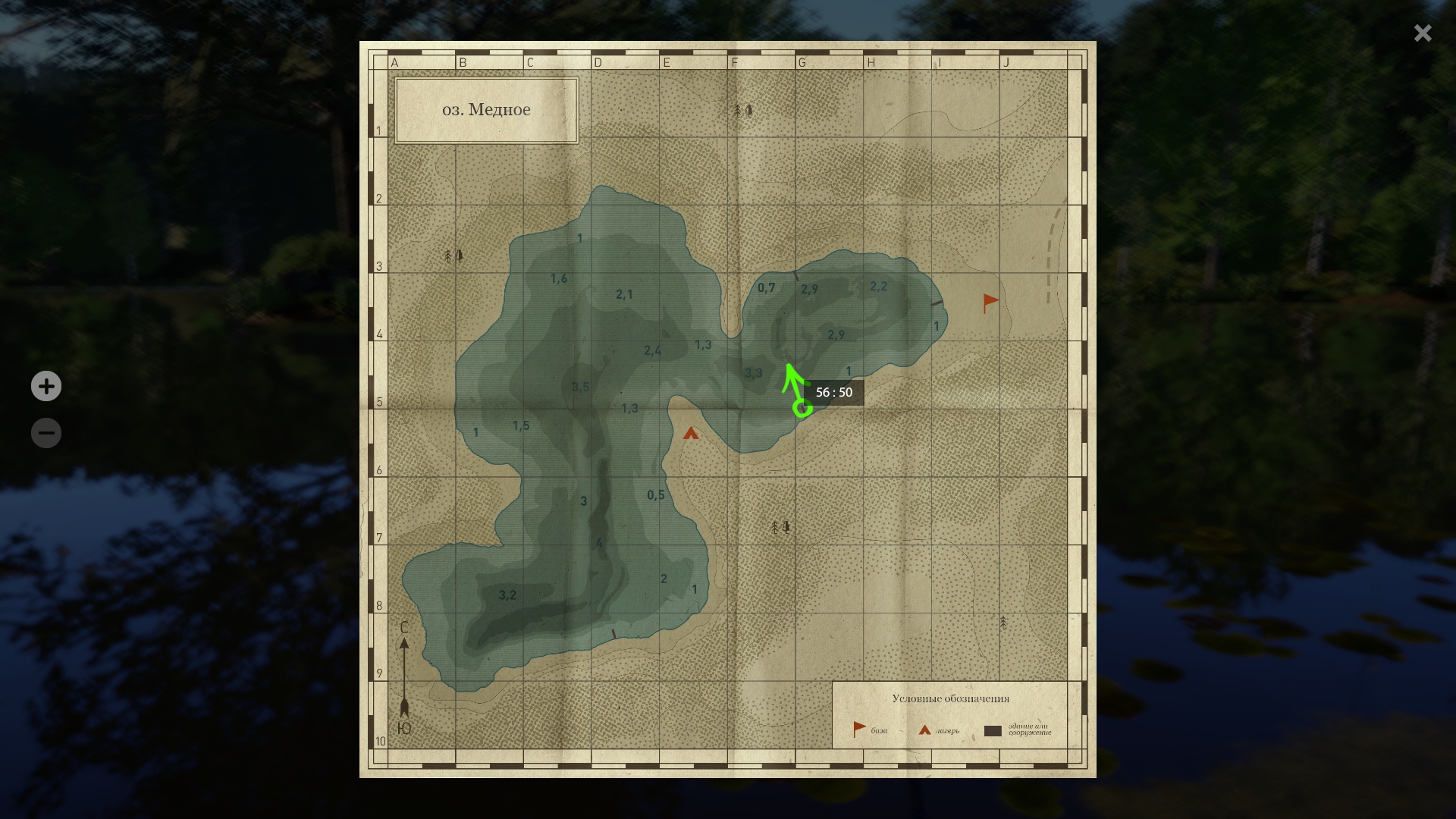
Task: Zoom out of the map
Action: 46,433
